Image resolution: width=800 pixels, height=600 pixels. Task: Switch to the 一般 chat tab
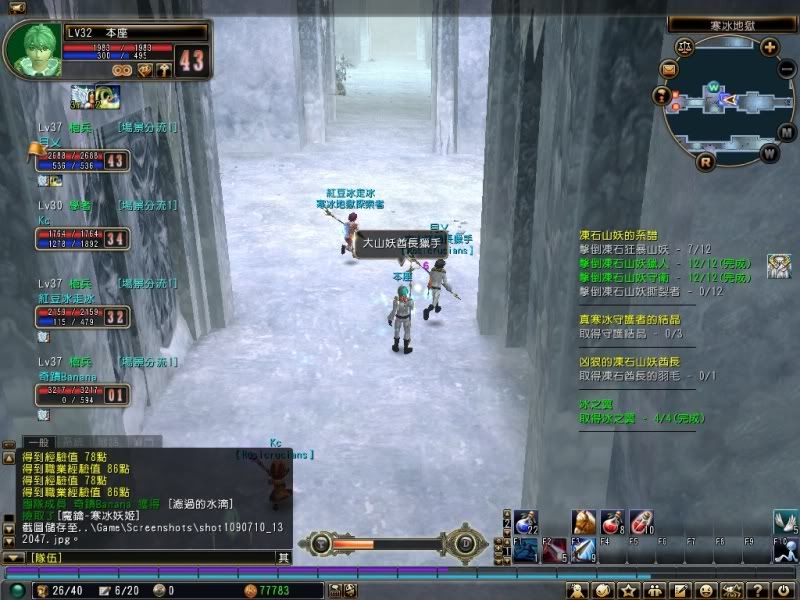pyautogui.click(x=37, y=441)
